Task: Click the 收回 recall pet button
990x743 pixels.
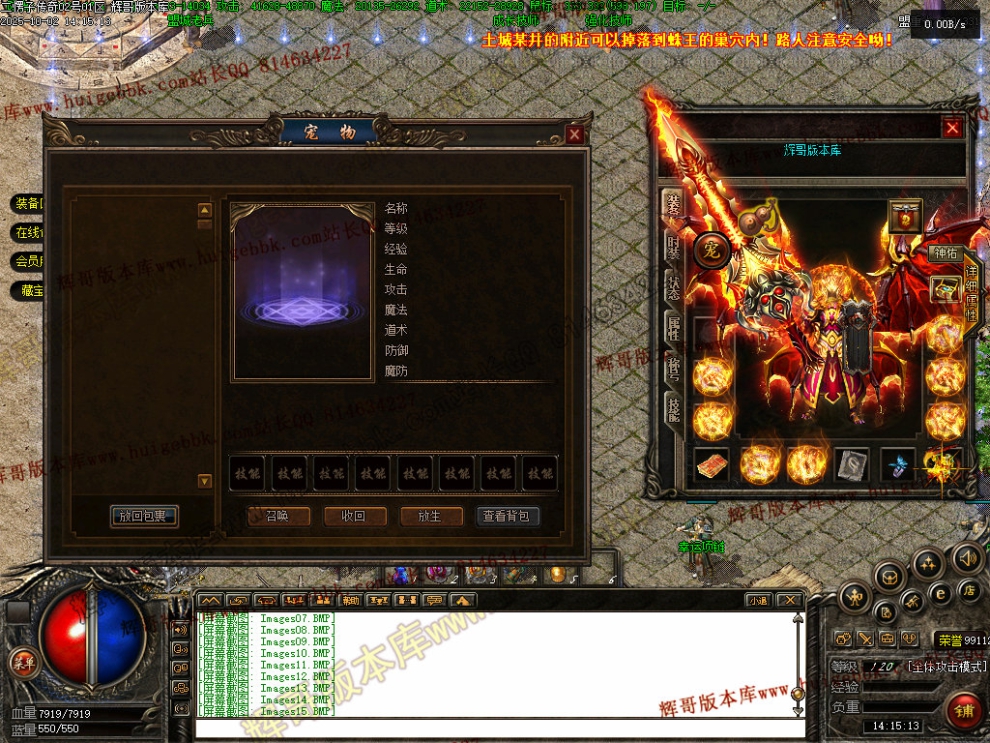Action: click(353, 516)
